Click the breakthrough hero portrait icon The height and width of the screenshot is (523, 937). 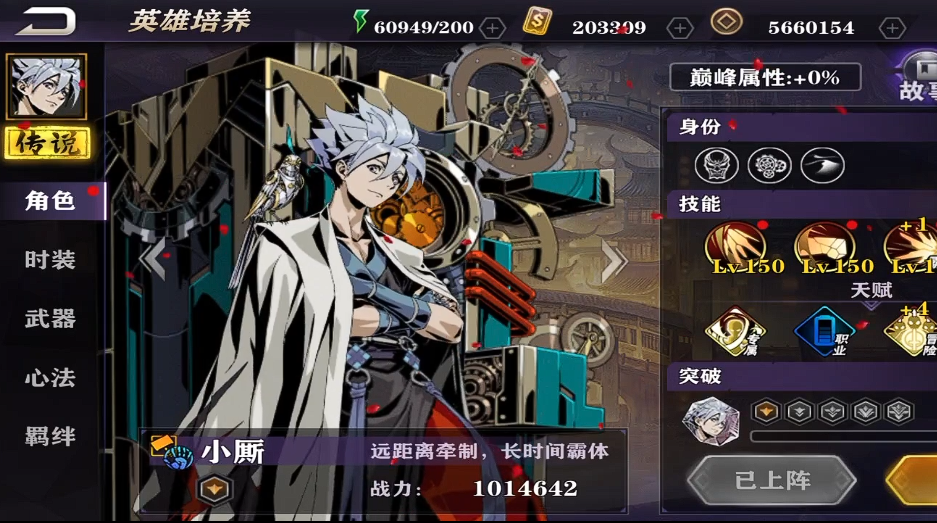(710, 418)
